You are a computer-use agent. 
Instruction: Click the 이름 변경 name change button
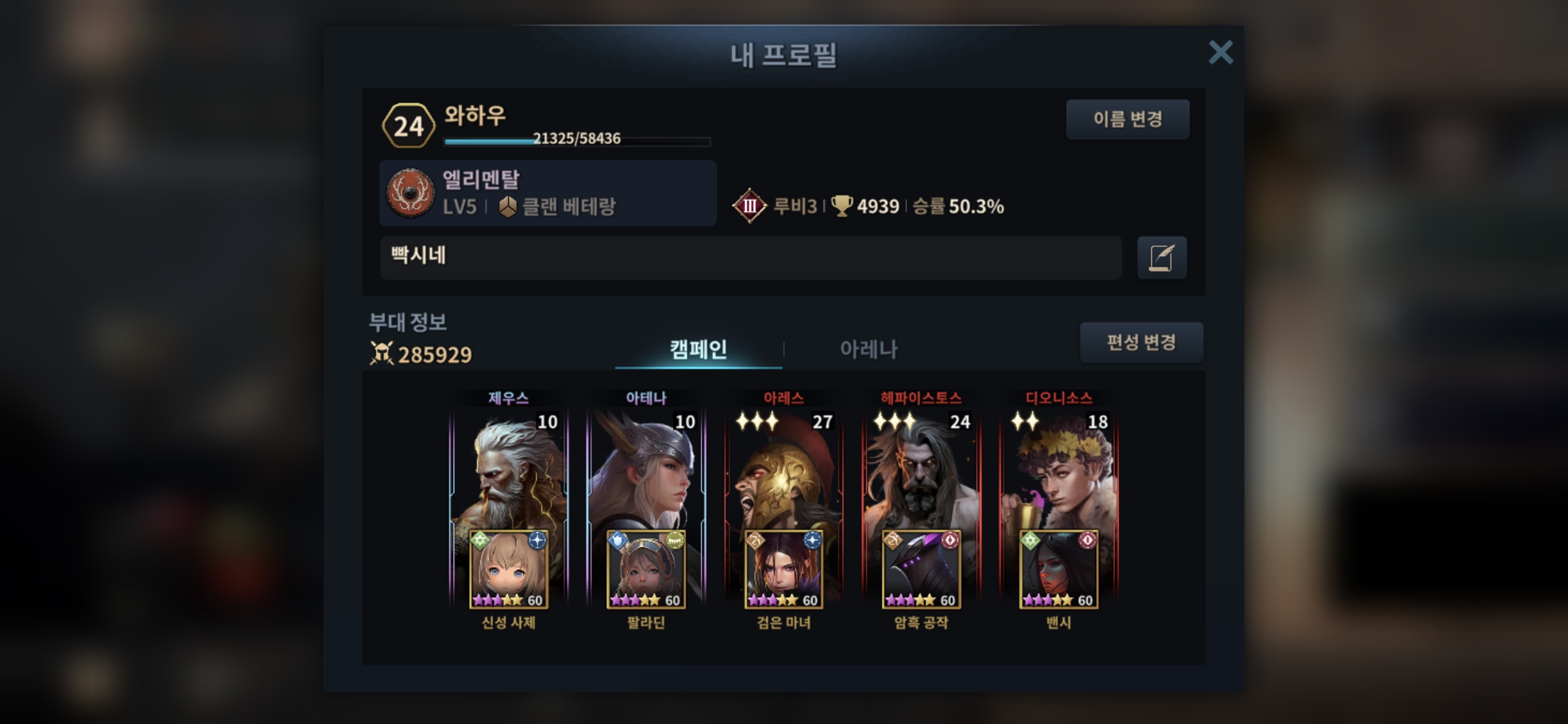click(x=1127, y=119)
